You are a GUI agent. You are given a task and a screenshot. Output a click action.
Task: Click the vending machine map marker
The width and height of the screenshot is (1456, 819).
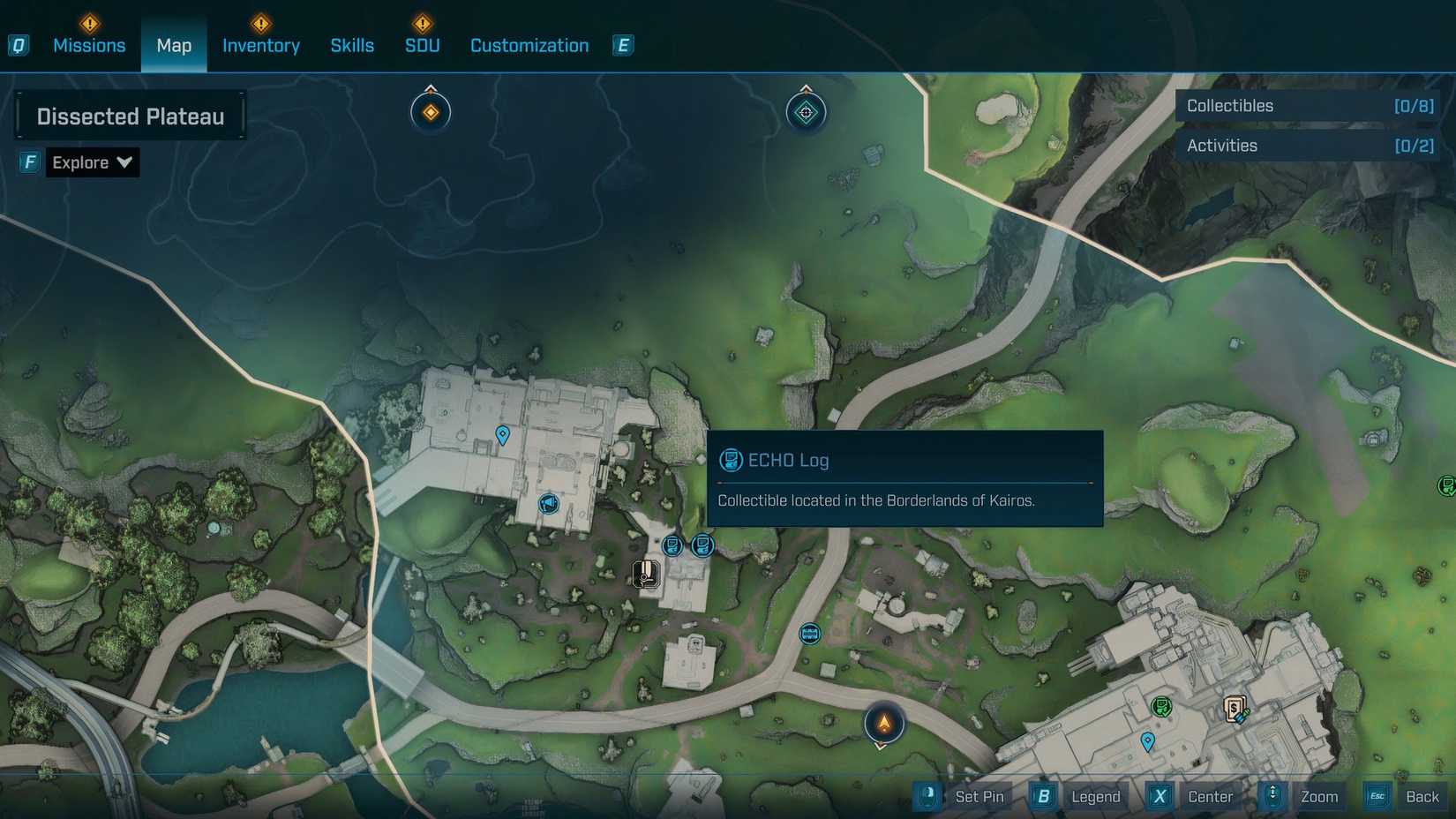[1235, 708]
